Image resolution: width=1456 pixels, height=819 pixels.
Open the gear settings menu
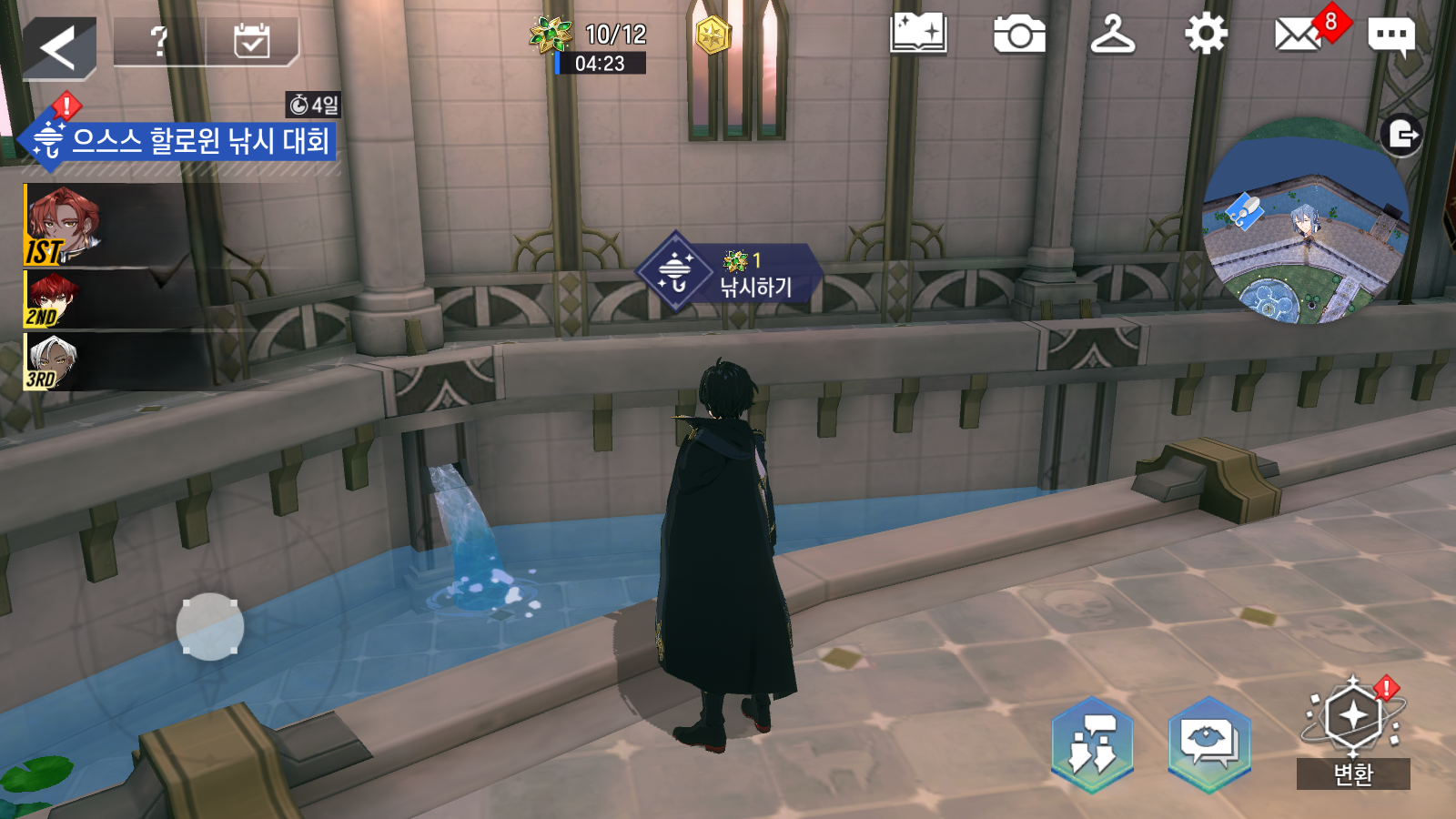1206,36
